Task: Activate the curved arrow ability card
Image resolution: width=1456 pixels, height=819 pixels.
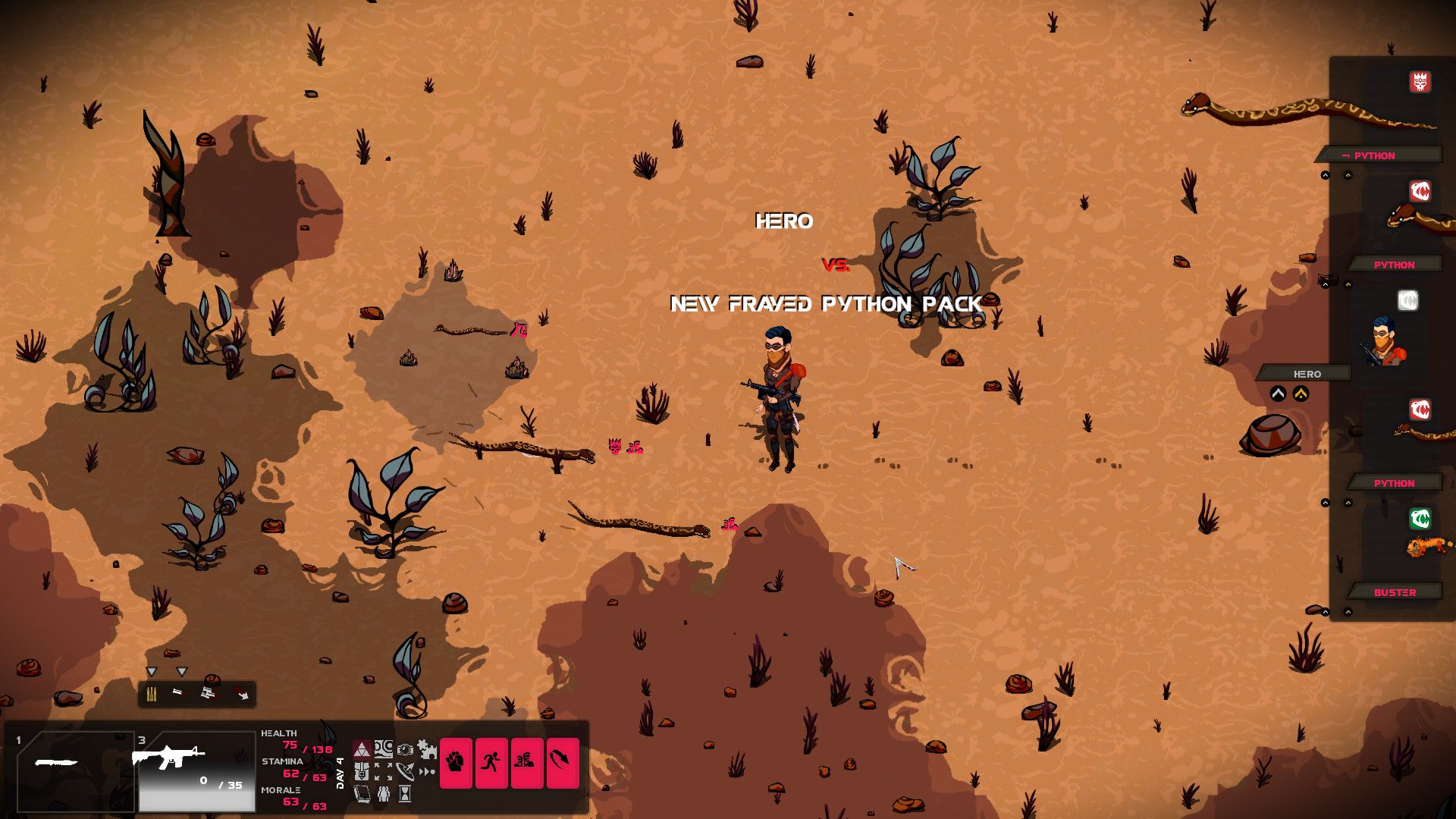Action: point(563,762)
